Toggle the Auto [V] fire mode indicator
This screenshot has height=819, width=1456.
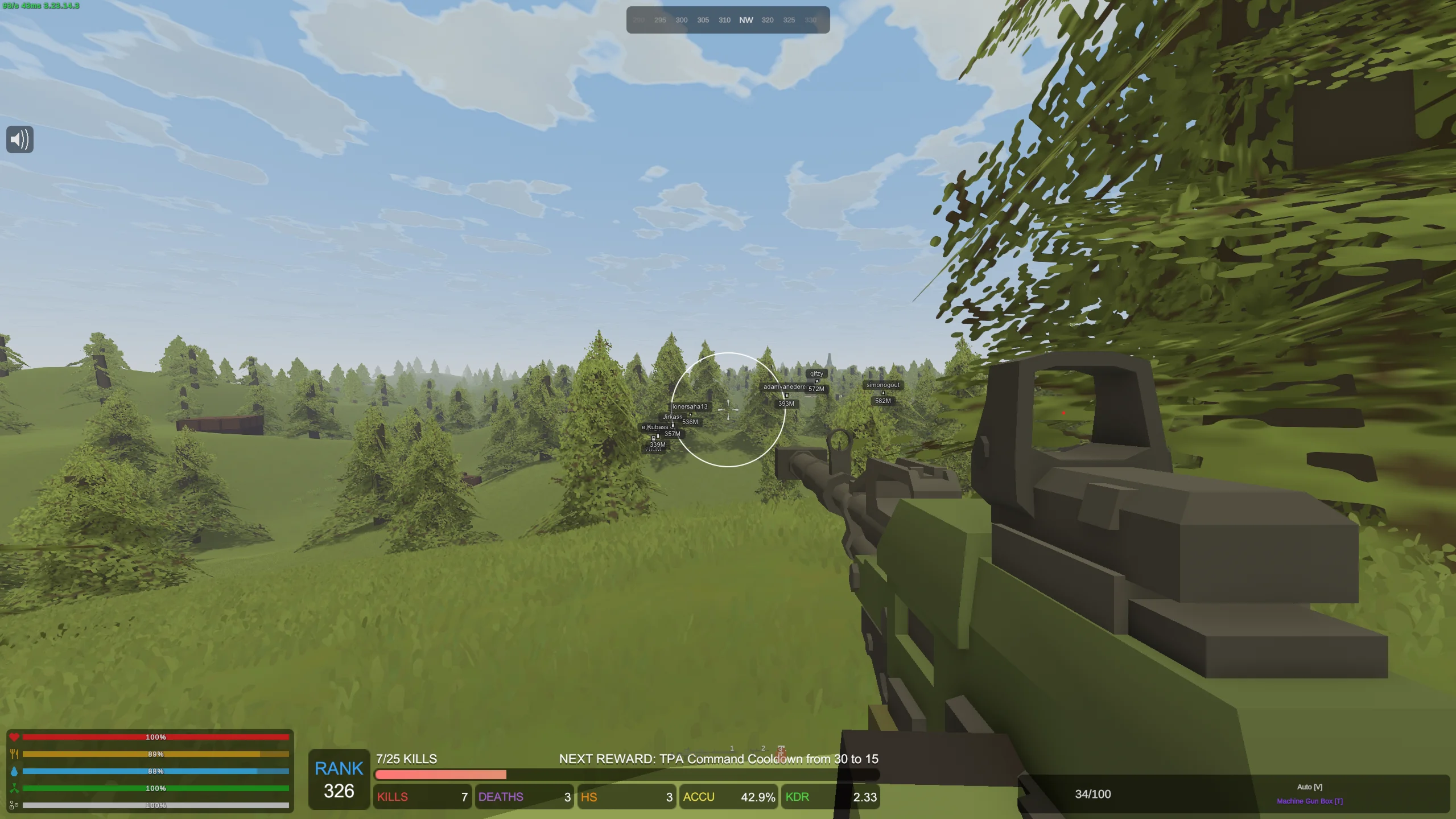click(1309, 787)
